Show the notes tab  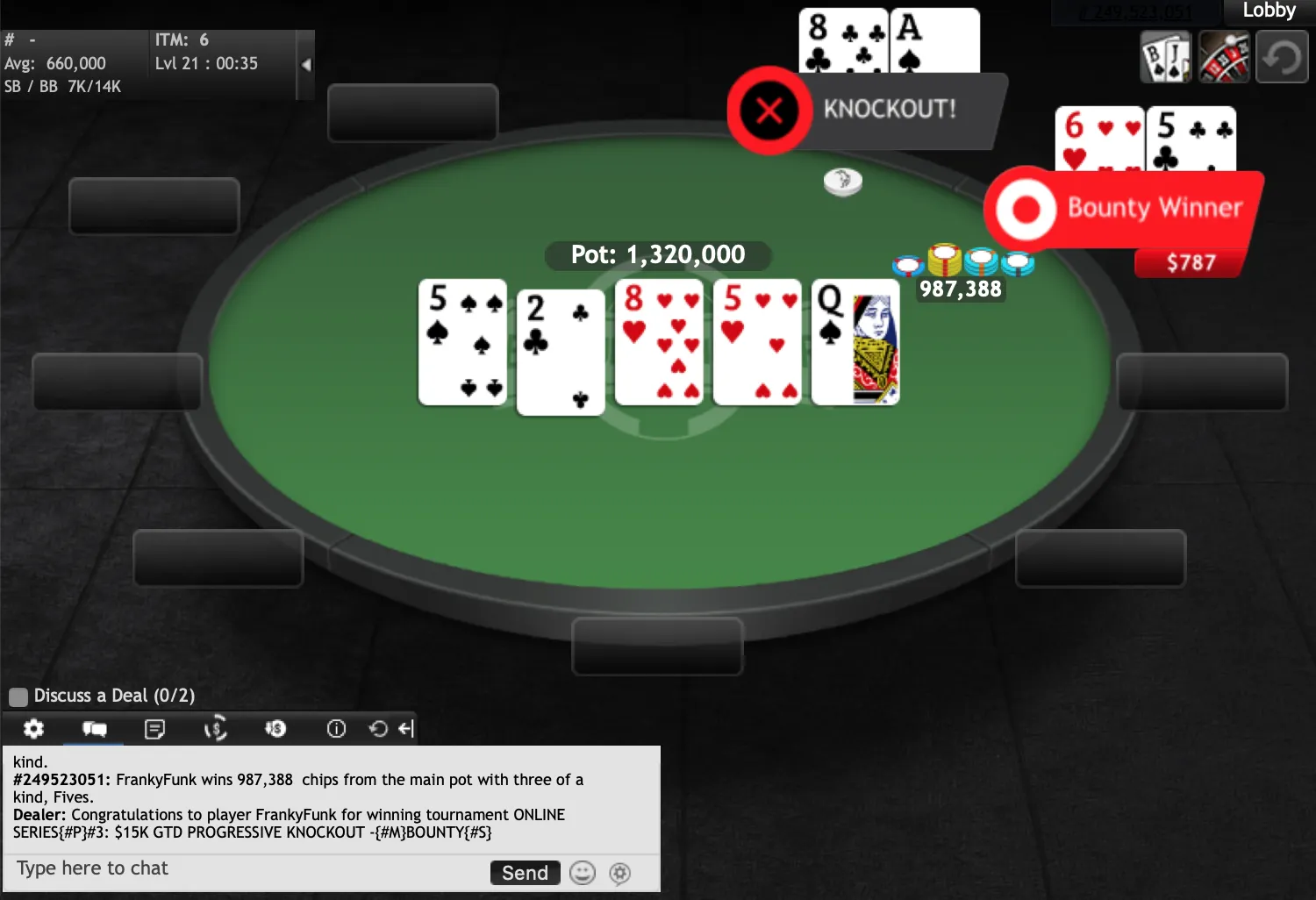[154, 729]
